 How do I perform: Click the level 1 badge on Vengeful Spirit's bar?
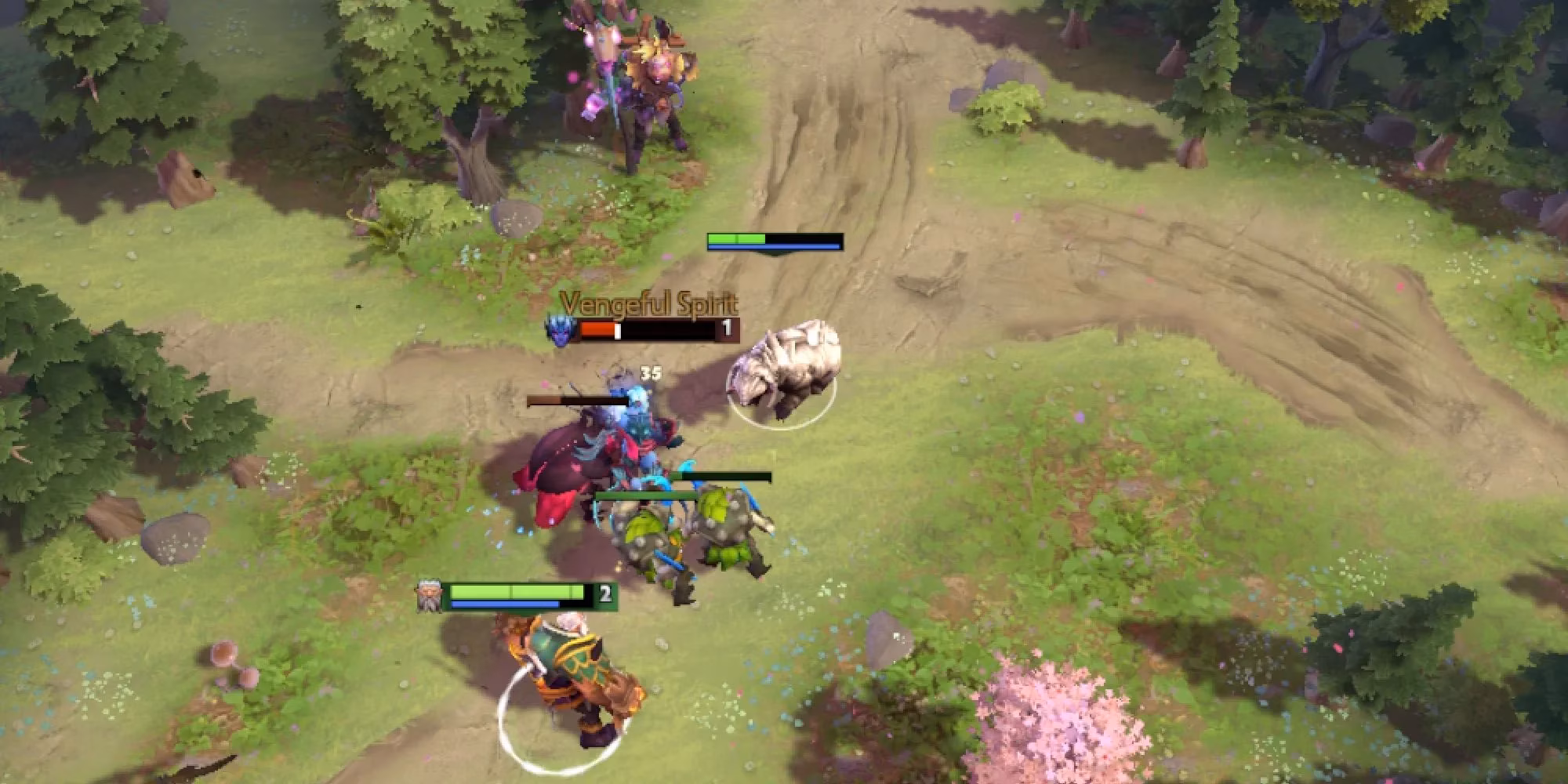[727, 330]
